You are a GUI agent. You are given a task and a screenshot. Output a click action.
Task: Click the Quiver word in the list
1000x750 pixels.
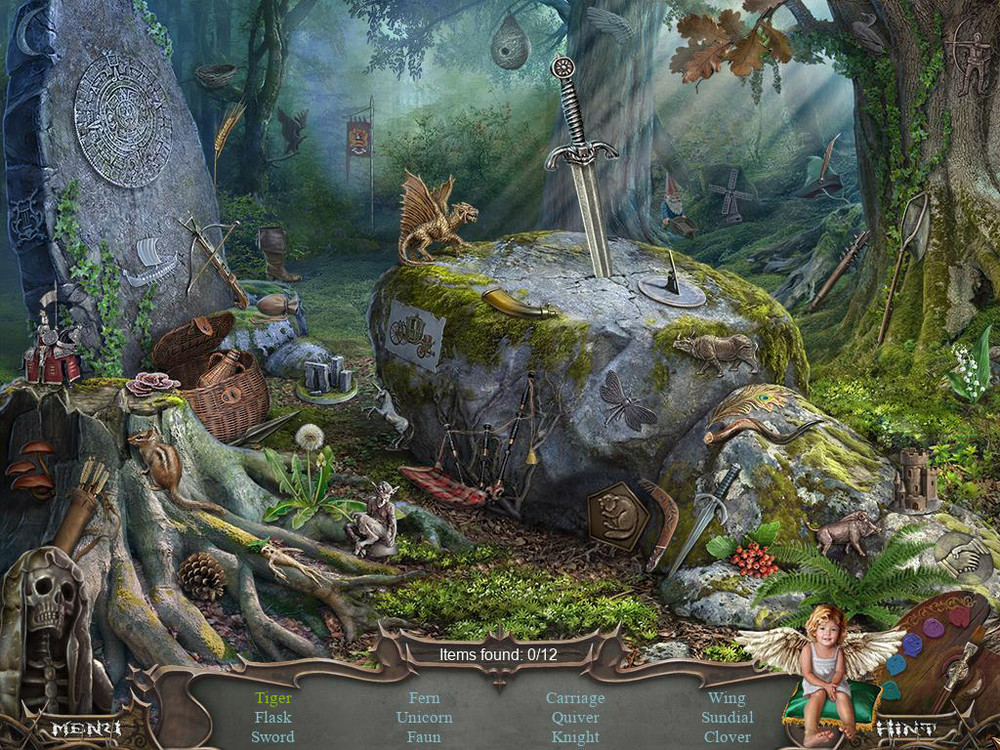tap(575, 717)
